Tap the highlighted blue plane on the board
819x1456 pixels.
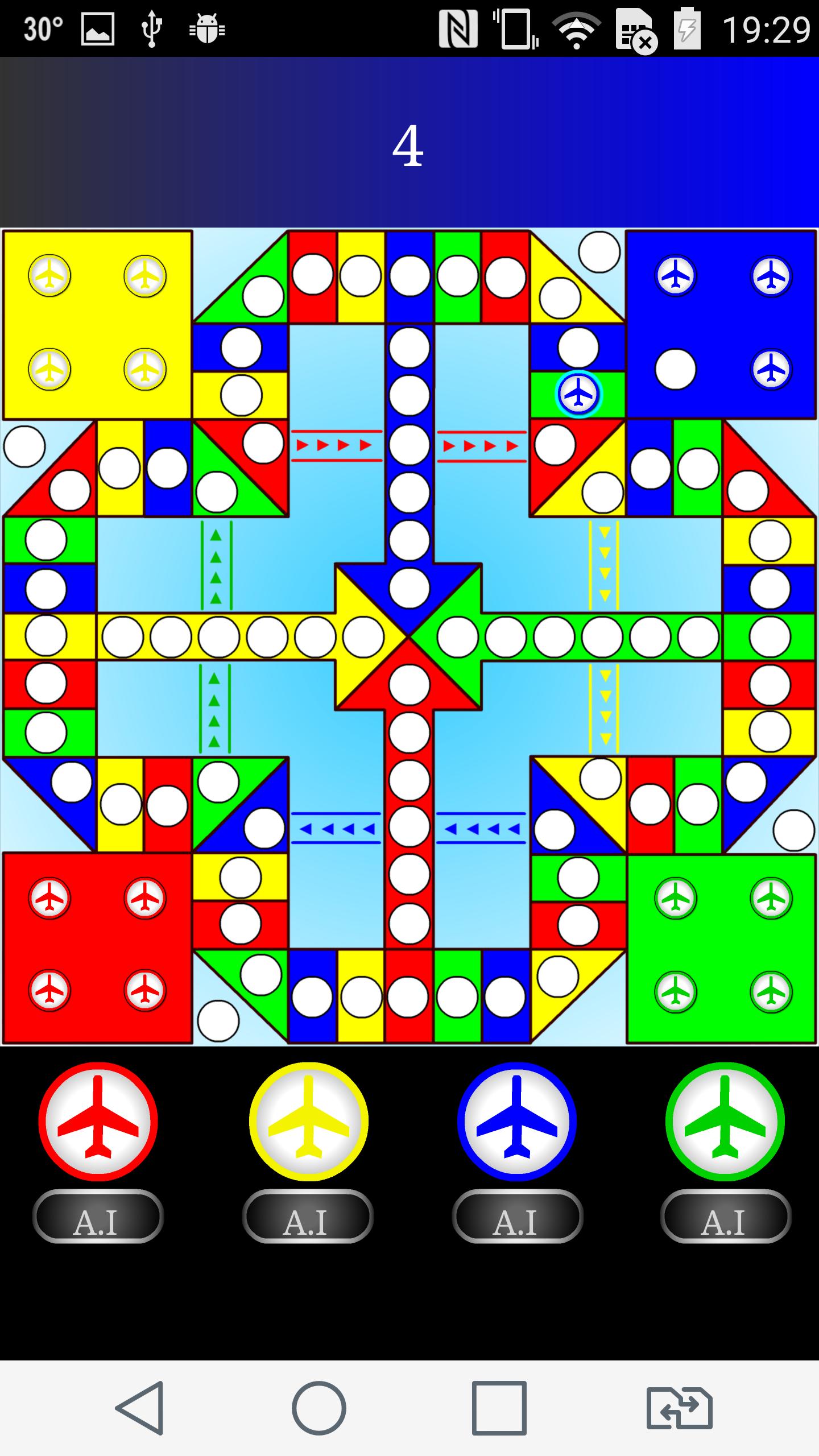click(578, 394)
